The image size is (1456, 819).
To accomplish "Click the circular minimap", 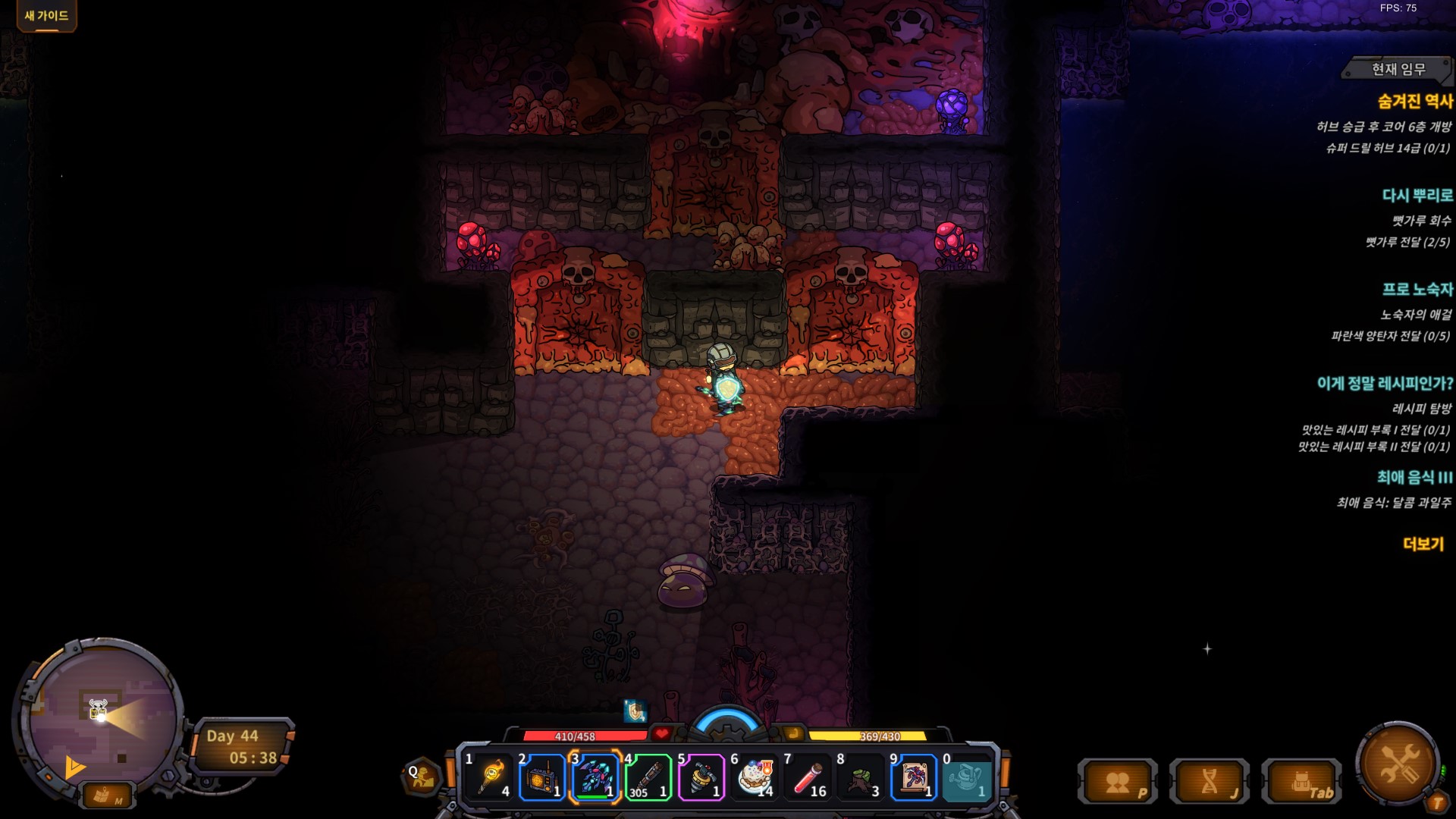I will [102, 717].
